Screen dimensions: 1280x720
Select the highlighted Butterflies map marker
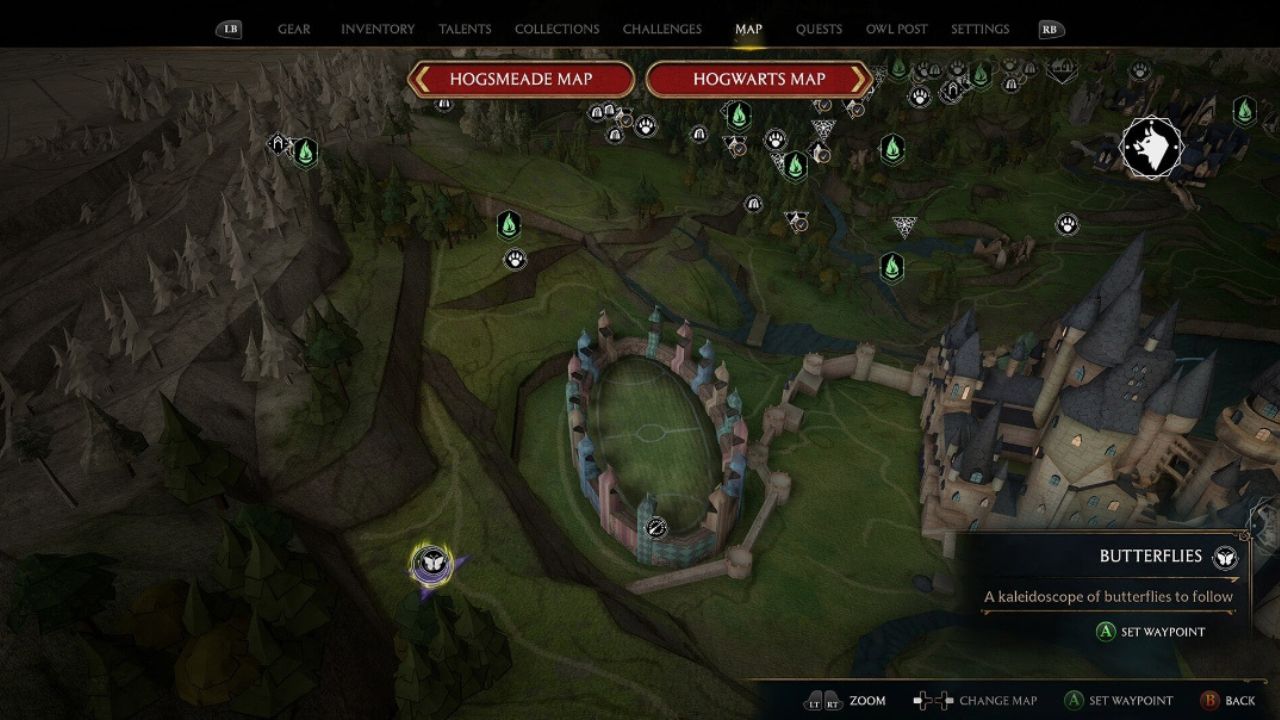point(432,565)
